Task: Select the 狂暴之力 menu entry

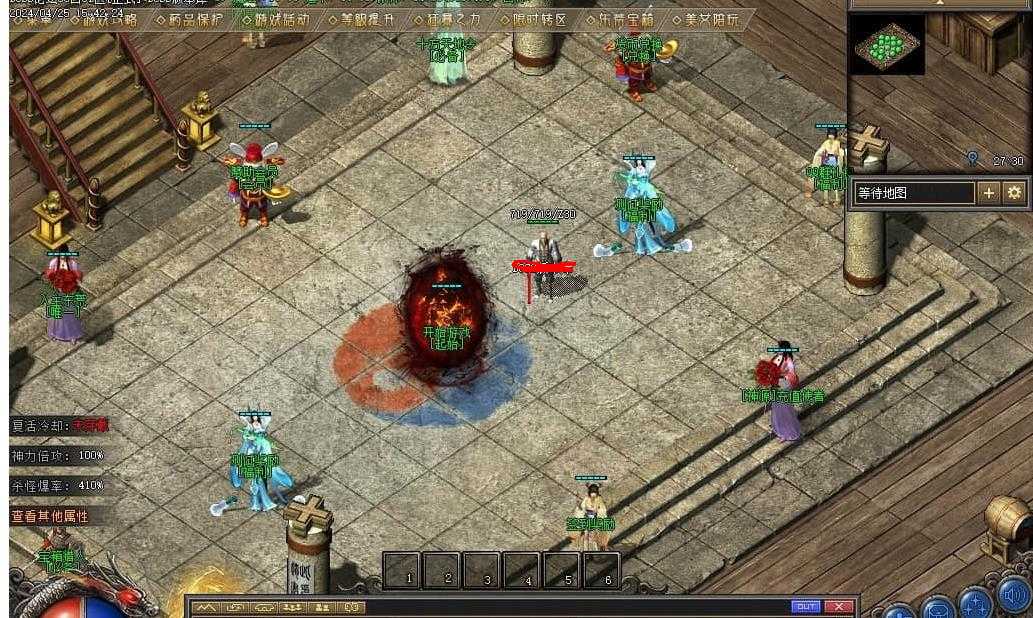Action: (446, 20)
